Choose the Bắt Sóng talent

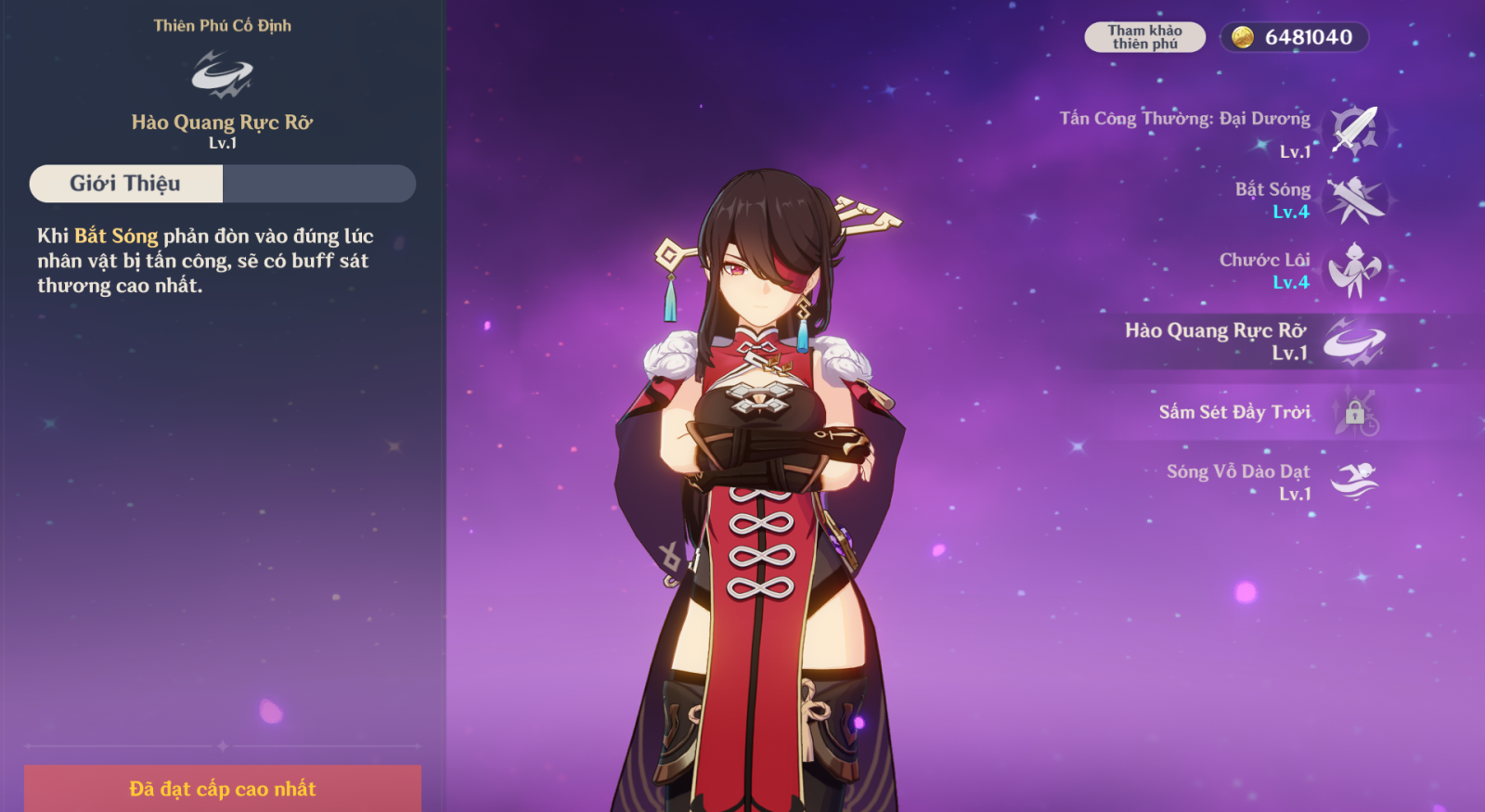pyautogui.click(x=1354, y=200)
